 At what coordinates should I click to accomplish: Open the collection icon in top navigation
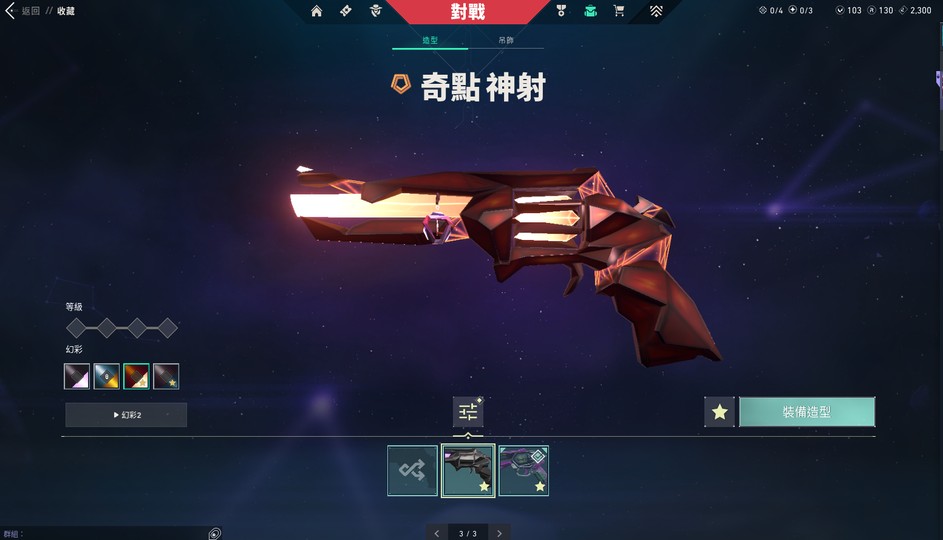591,11
